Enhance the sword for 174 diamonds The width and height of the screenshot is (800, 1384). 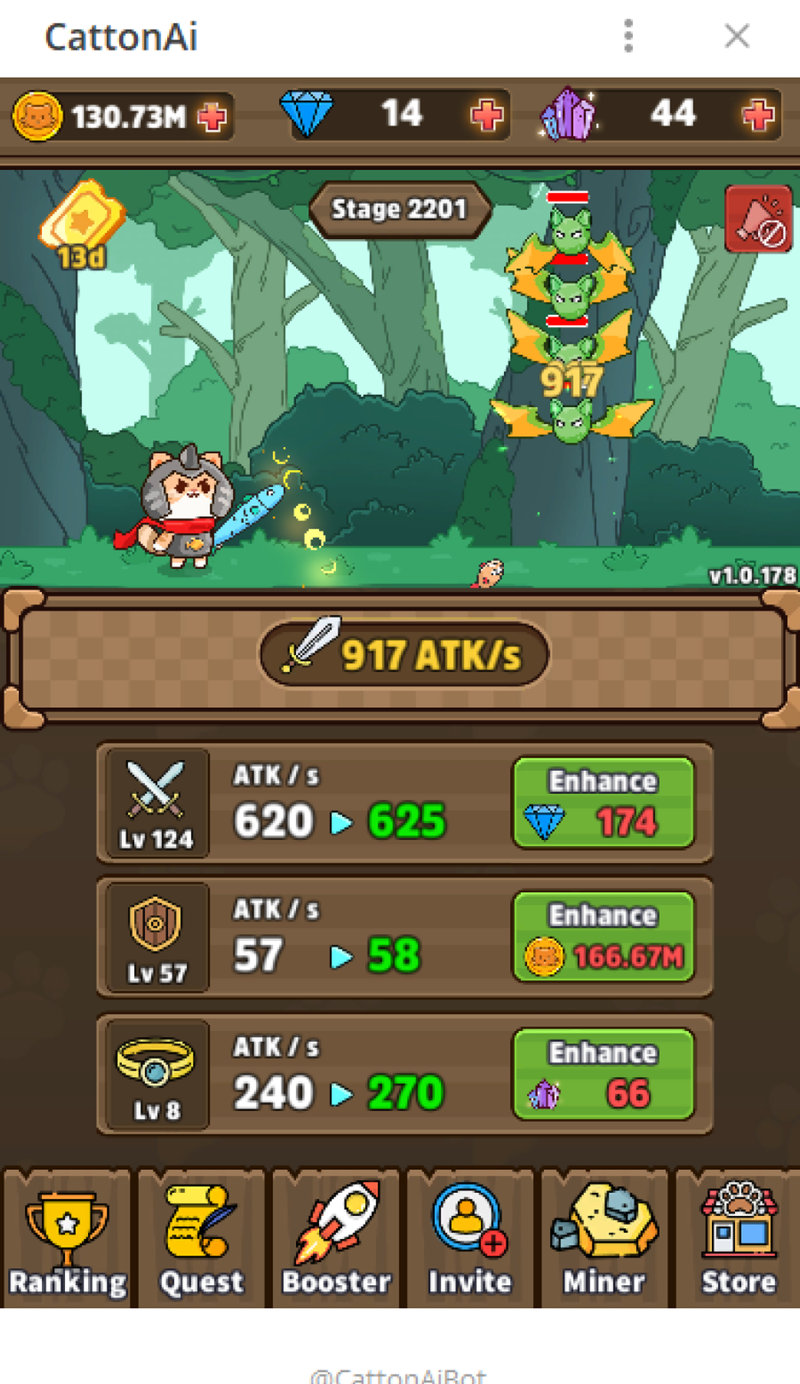point(603,803)
